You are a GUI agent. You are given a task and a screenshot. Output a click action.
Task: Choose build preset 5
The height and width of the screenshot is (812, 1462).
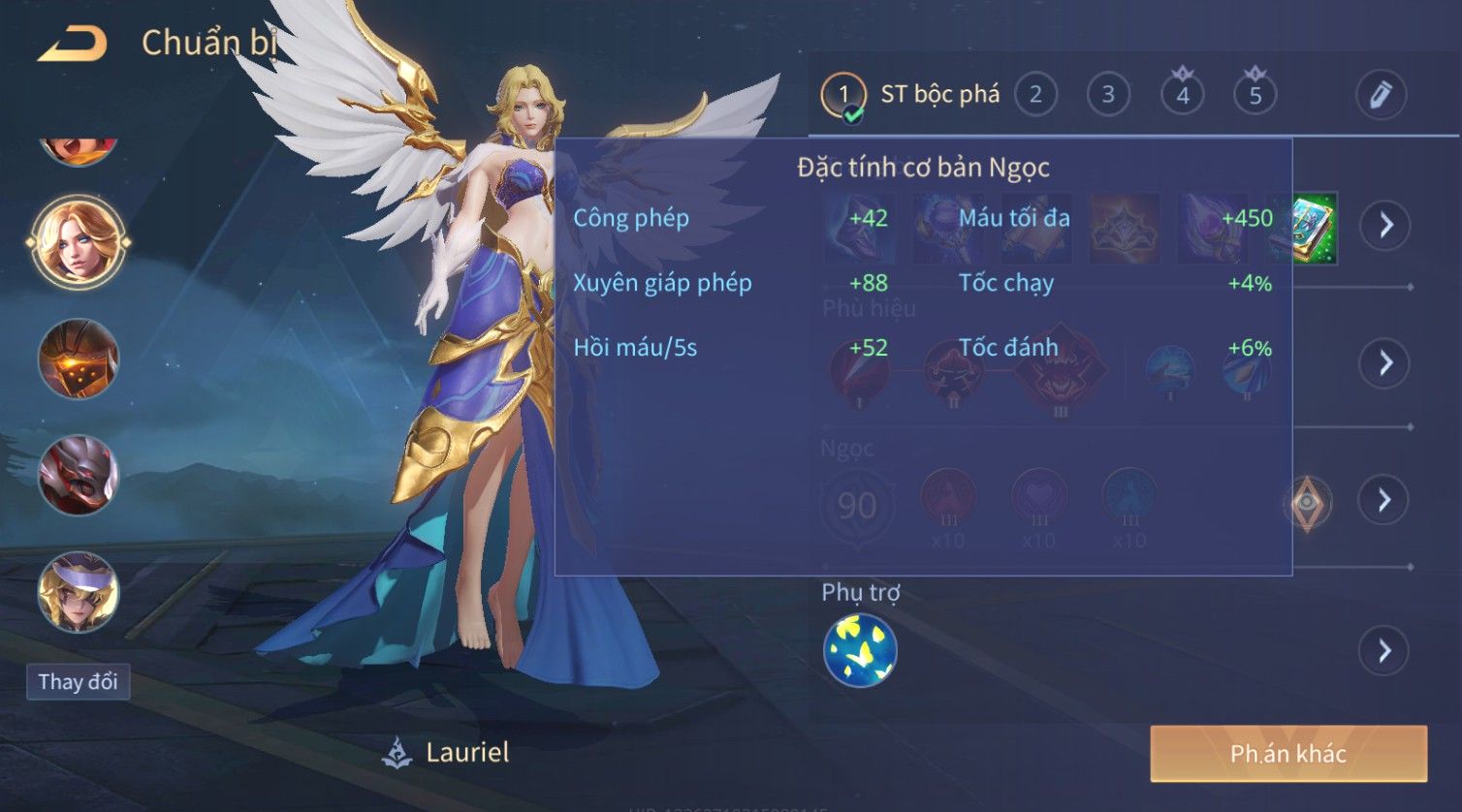point(1255,95)
